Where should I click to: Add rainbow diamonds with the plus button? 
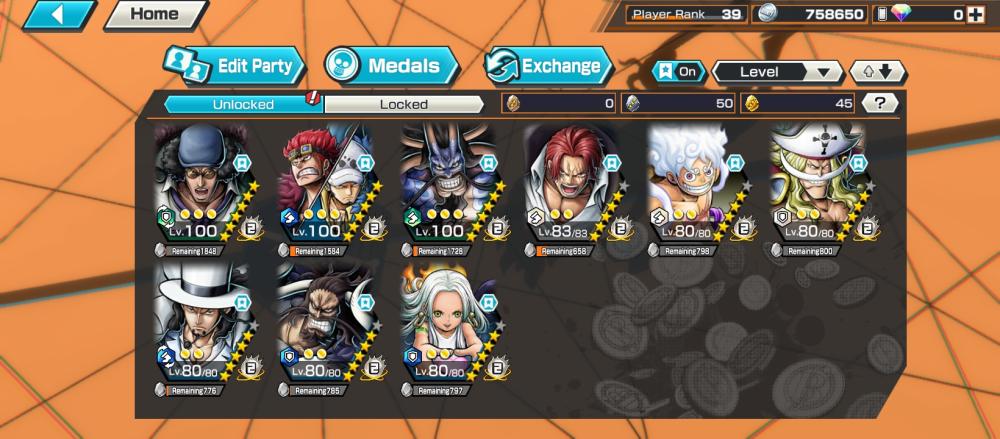coord(976,14)
